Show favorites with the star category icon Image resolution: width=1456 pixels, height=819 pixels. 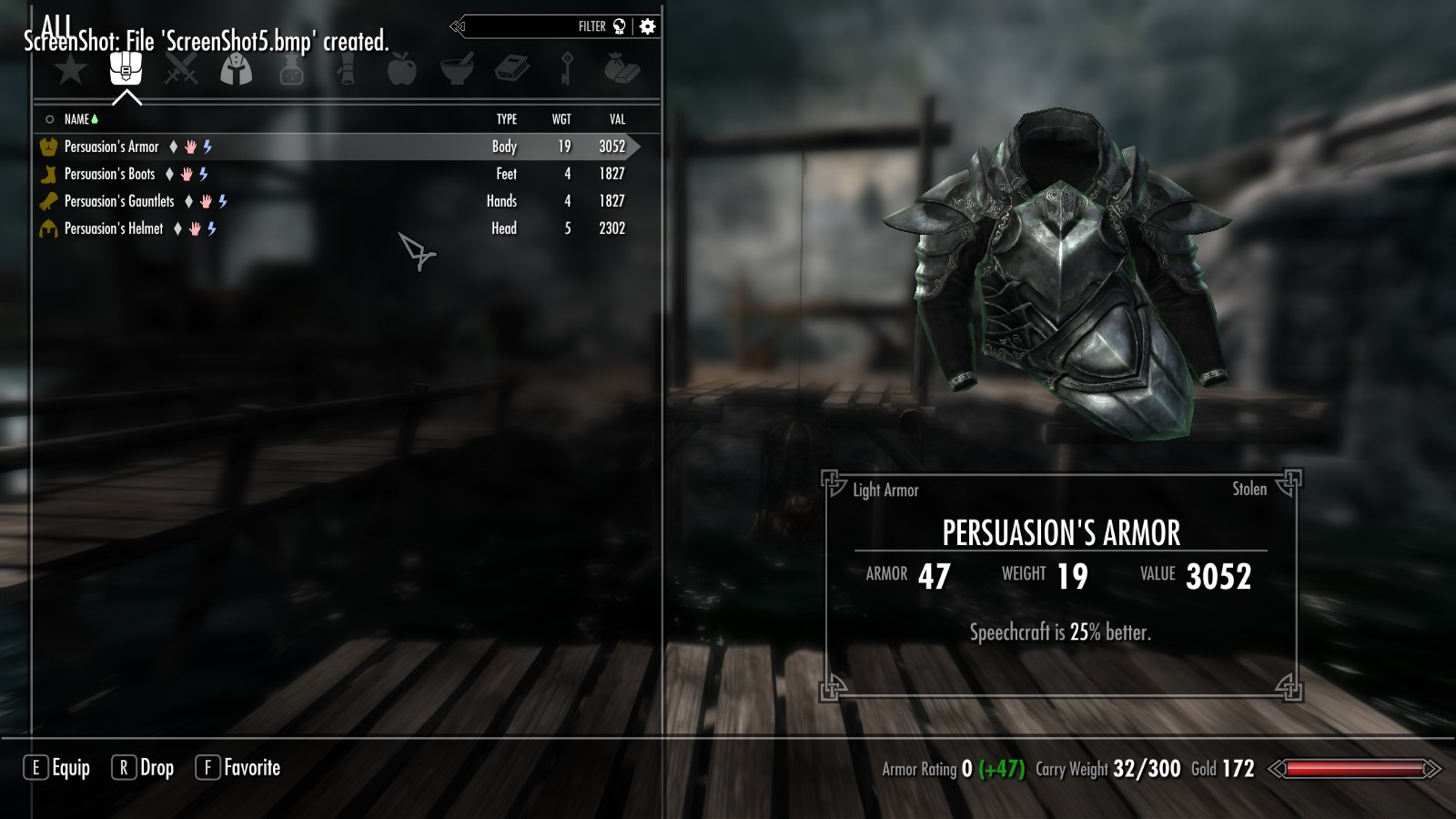click(x=70, y=69)
